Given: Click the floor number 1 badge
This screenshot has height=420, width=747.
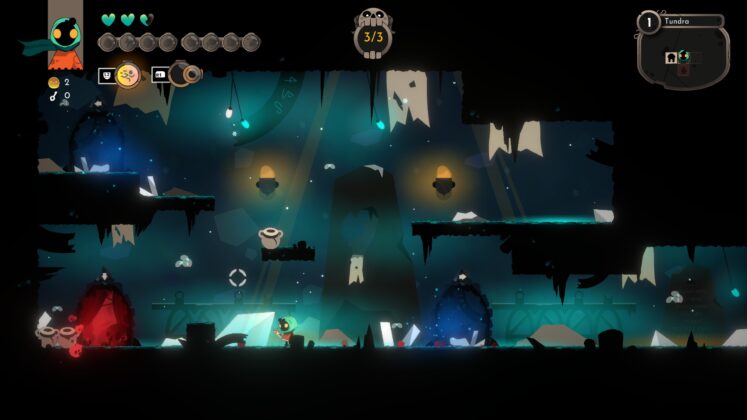Looking at the screenshot, I should (648, 22).
